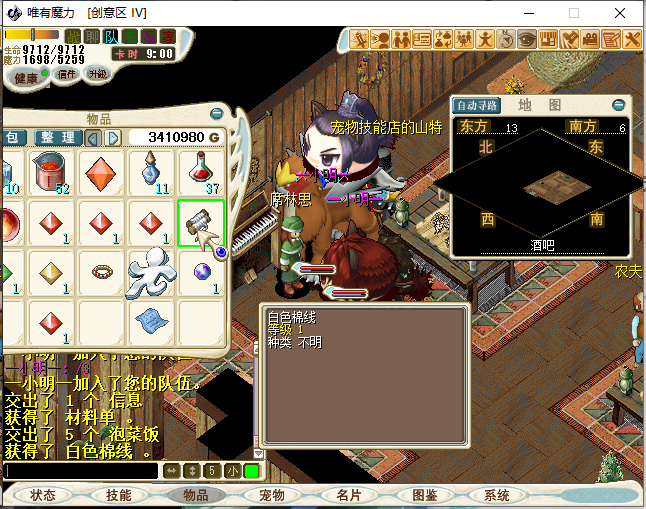Open the 状态 (Status) menu

[43, 495]
